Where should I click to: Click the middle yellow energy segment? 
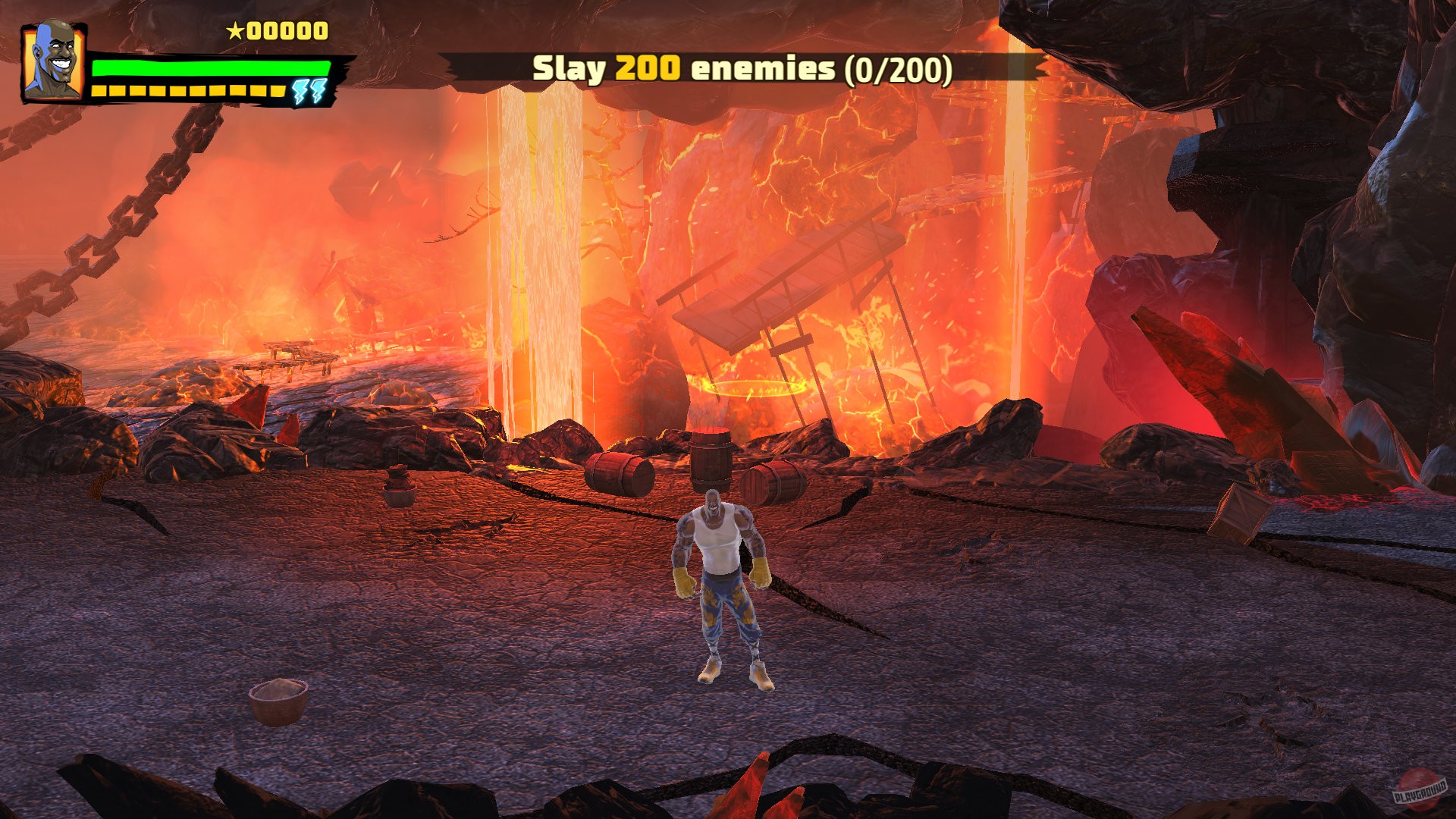tap(190, 91)
